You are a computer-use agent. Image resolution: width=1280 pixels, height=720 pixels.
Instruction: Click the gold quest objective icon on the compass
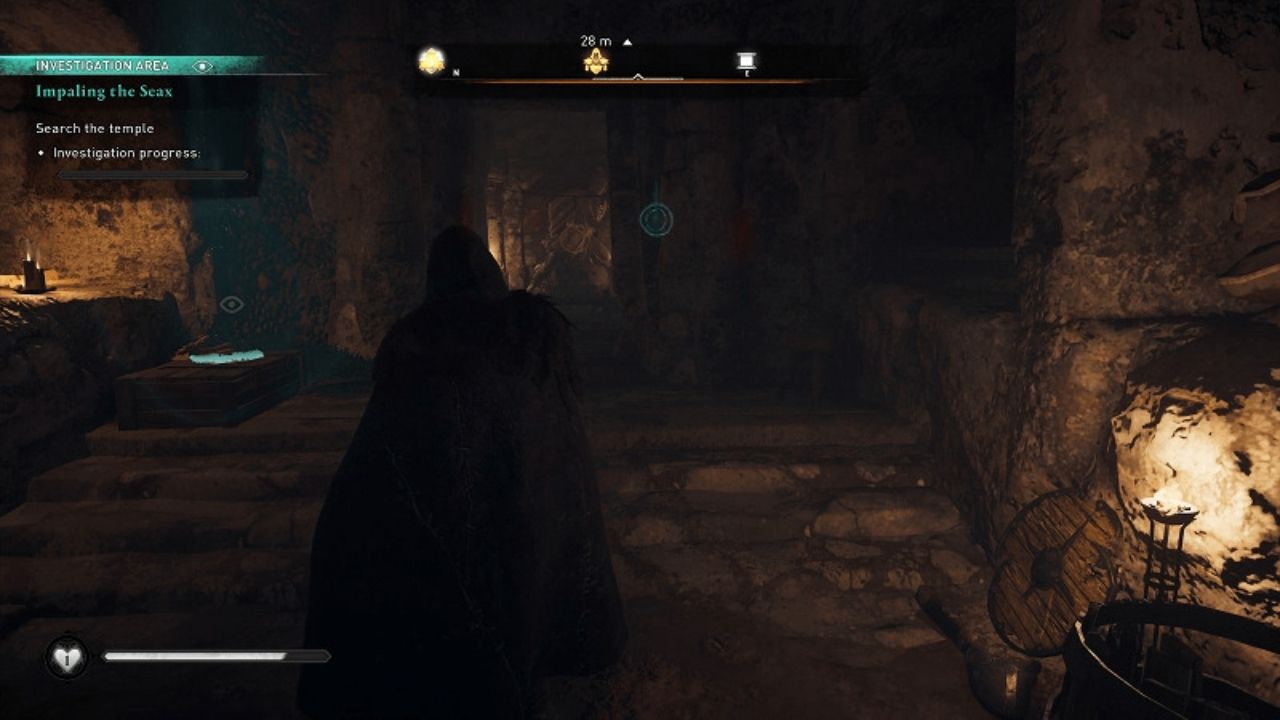597,62
